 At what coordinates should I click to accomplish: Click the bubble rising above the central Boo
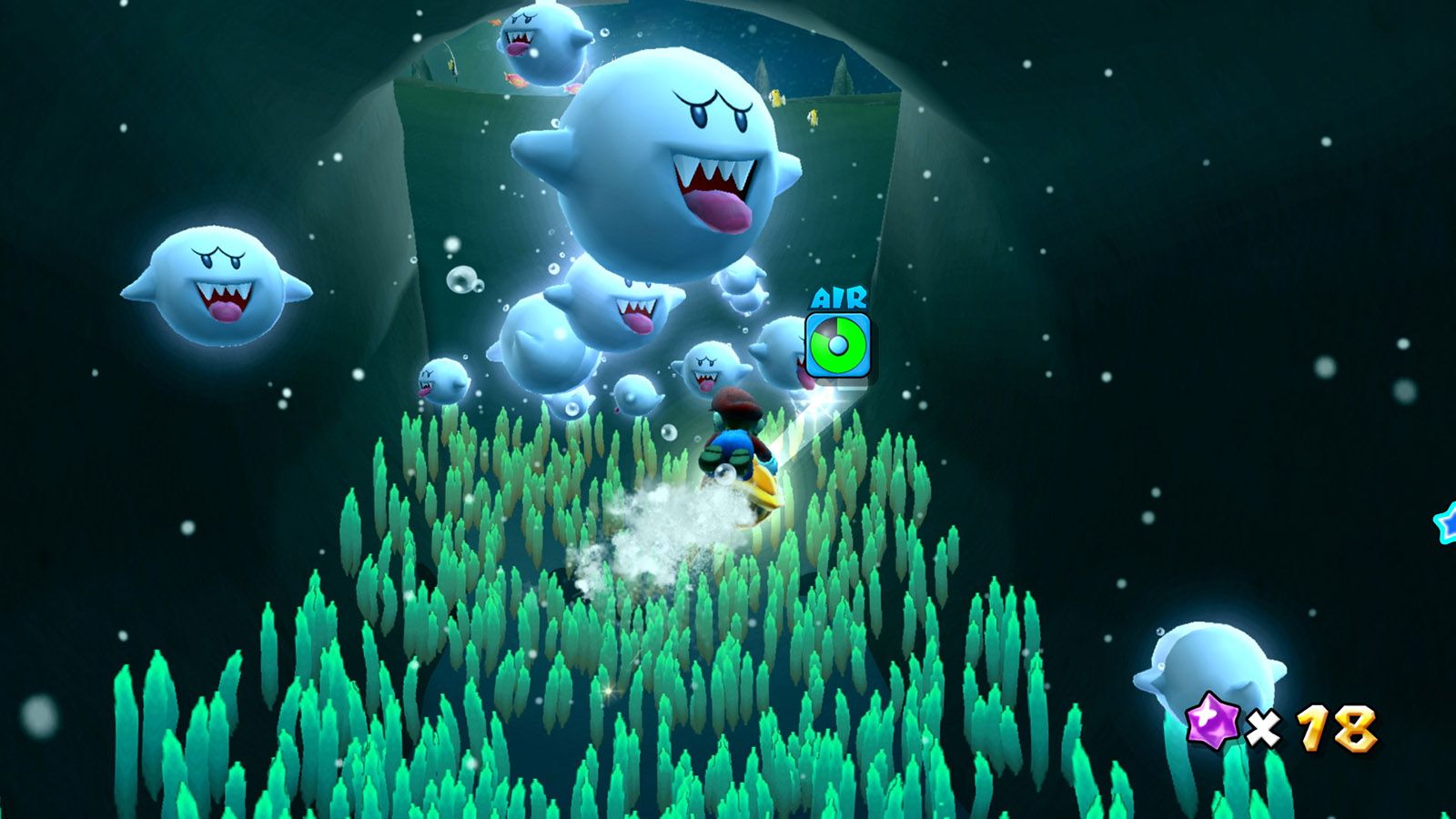click(603, 34)
